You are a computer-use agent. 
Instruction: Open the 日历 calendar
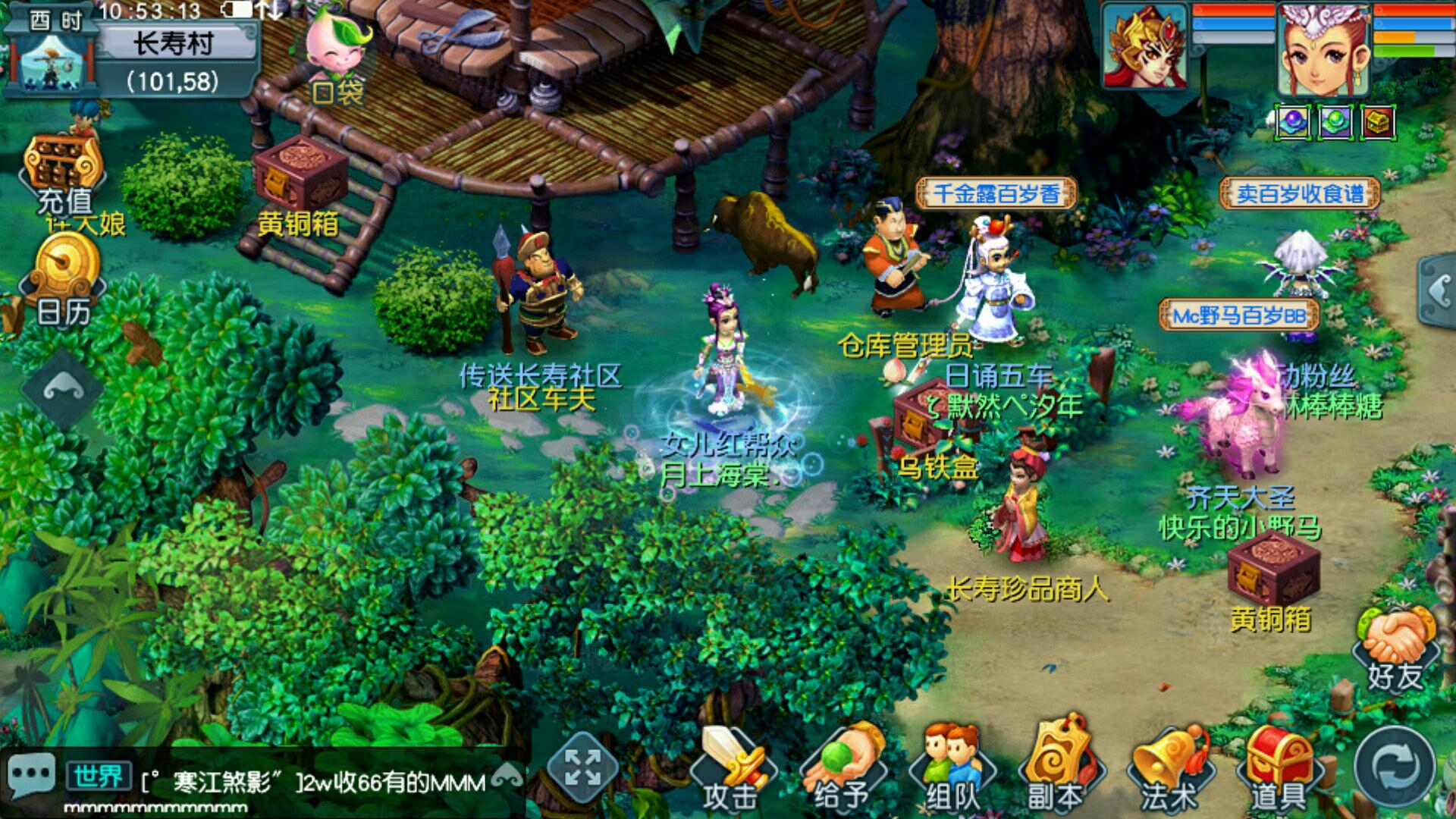tap(64, 281)
